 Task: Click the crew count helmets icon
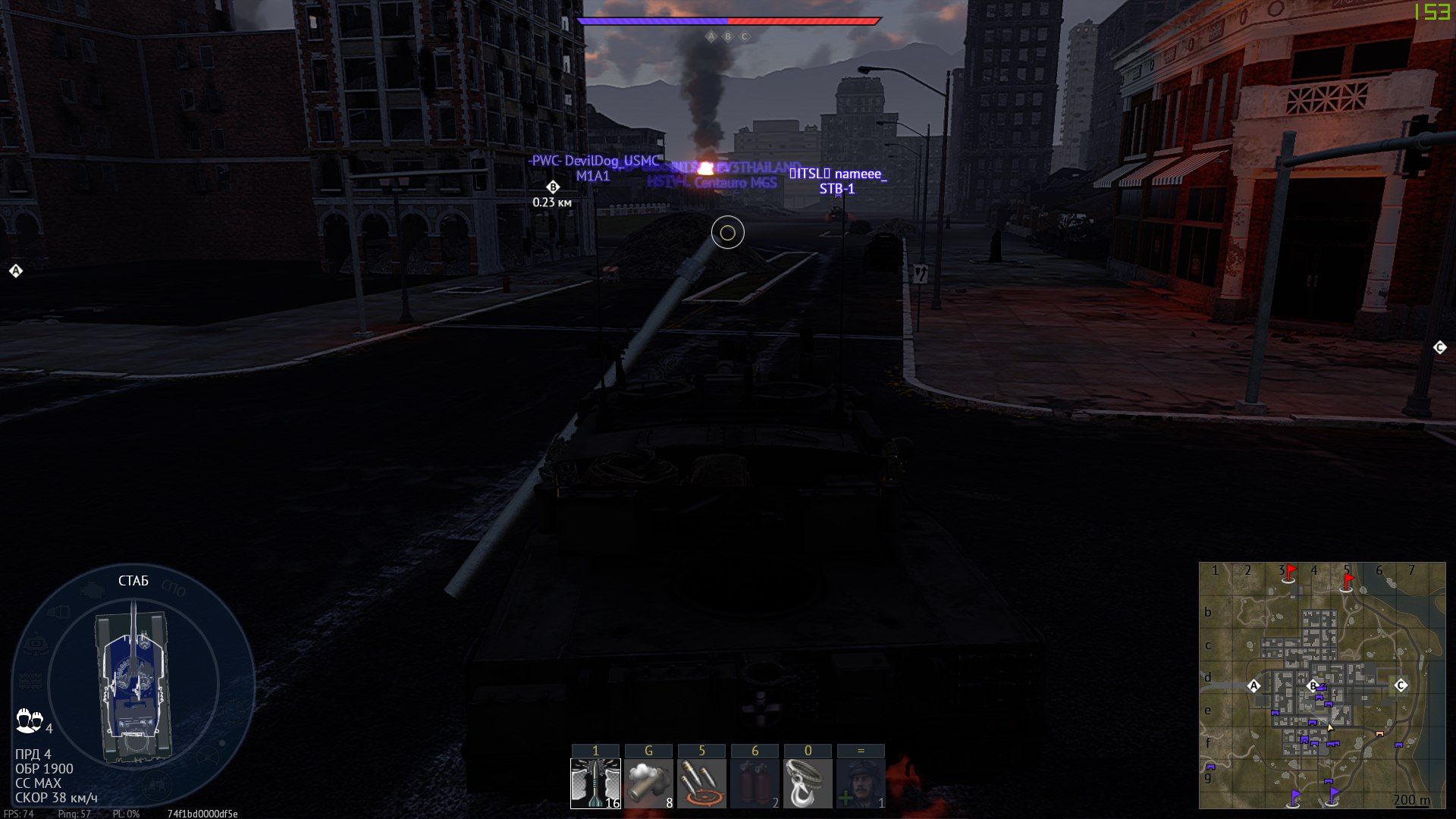(29, 720)
